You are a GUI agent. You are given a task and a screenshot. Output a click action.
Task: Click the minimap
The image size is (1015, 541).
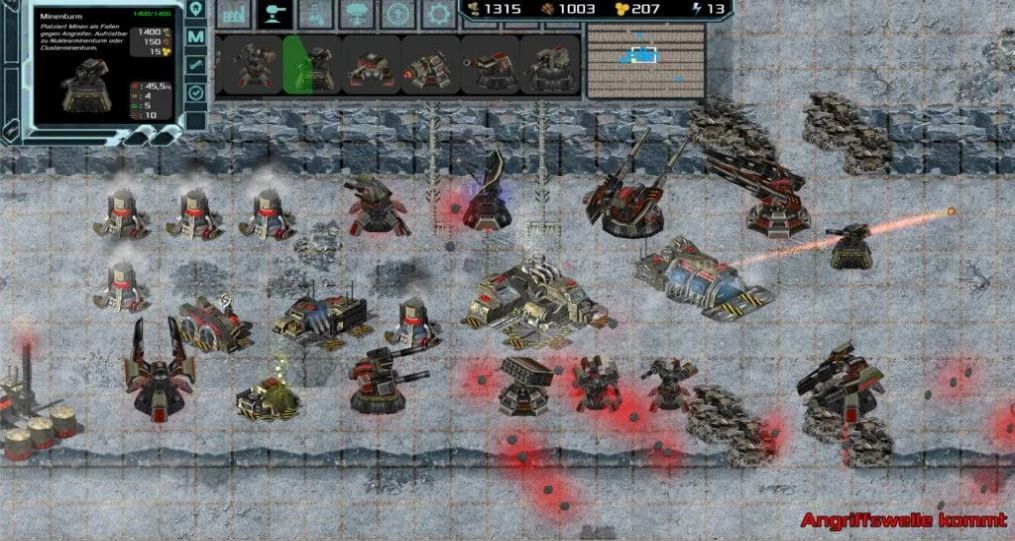pyautogui.click(x=645, y=61)
